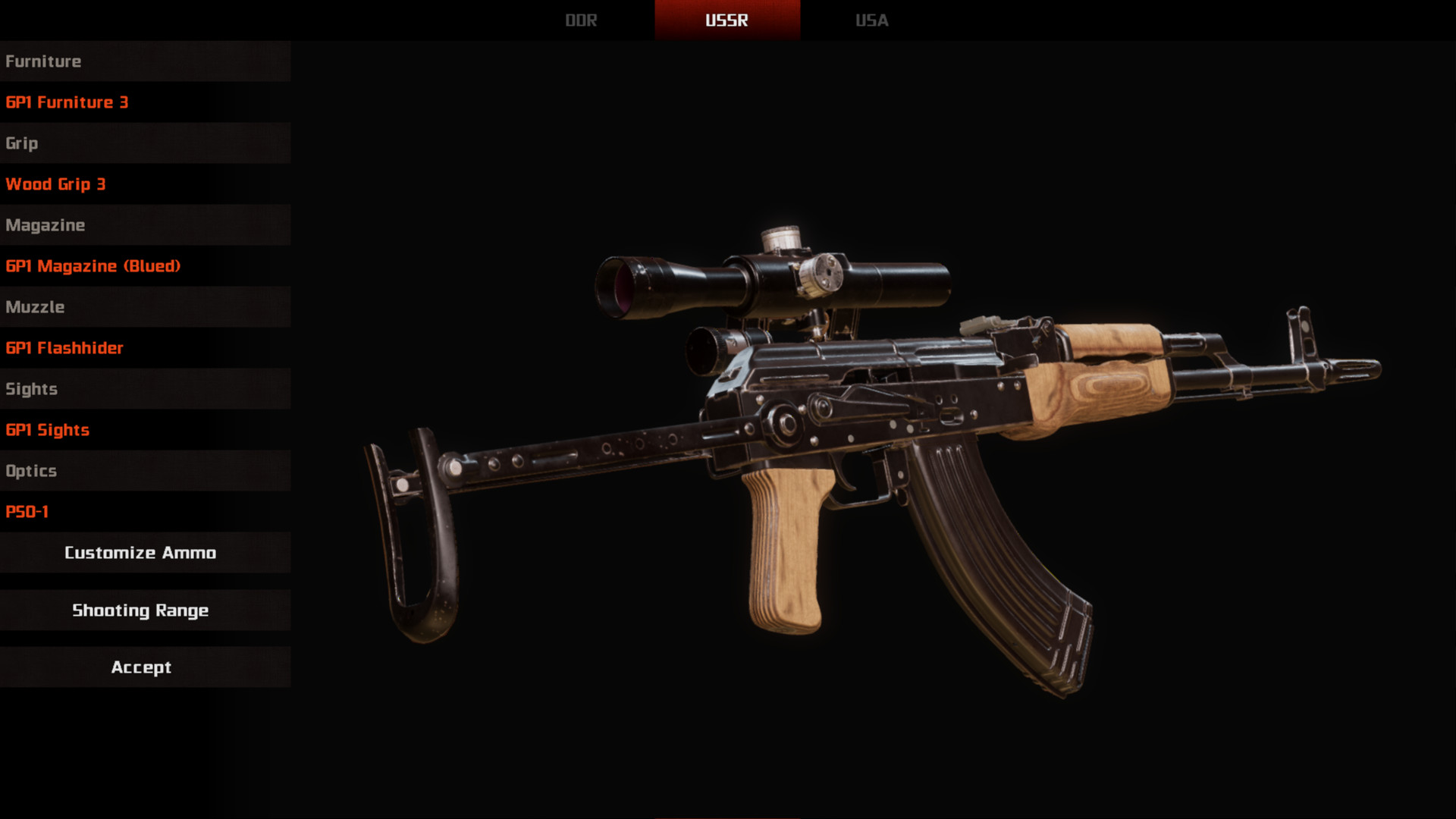Enter the Shooting Range
The width and height of the screenshot is (1456, 819).
140,610
